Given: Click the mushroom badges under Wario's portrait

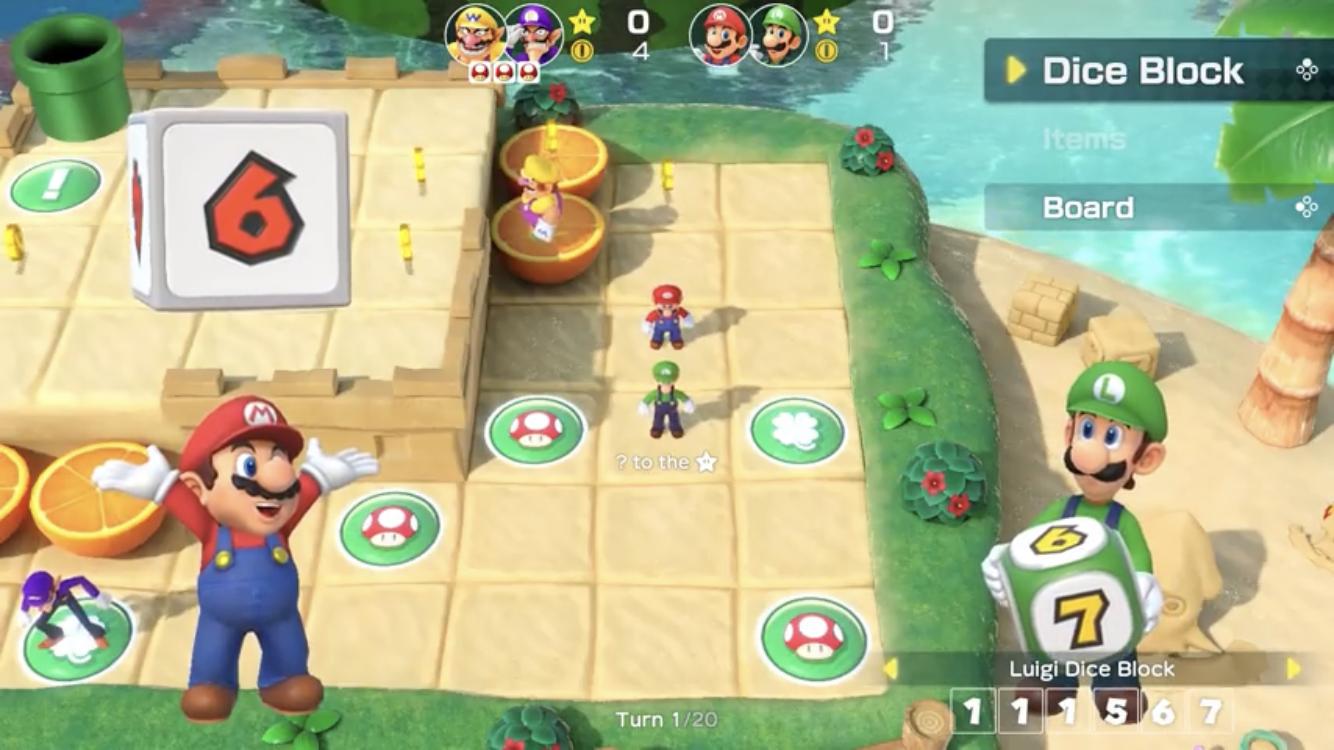Looking at the screenshot, I should coord(503,71).
